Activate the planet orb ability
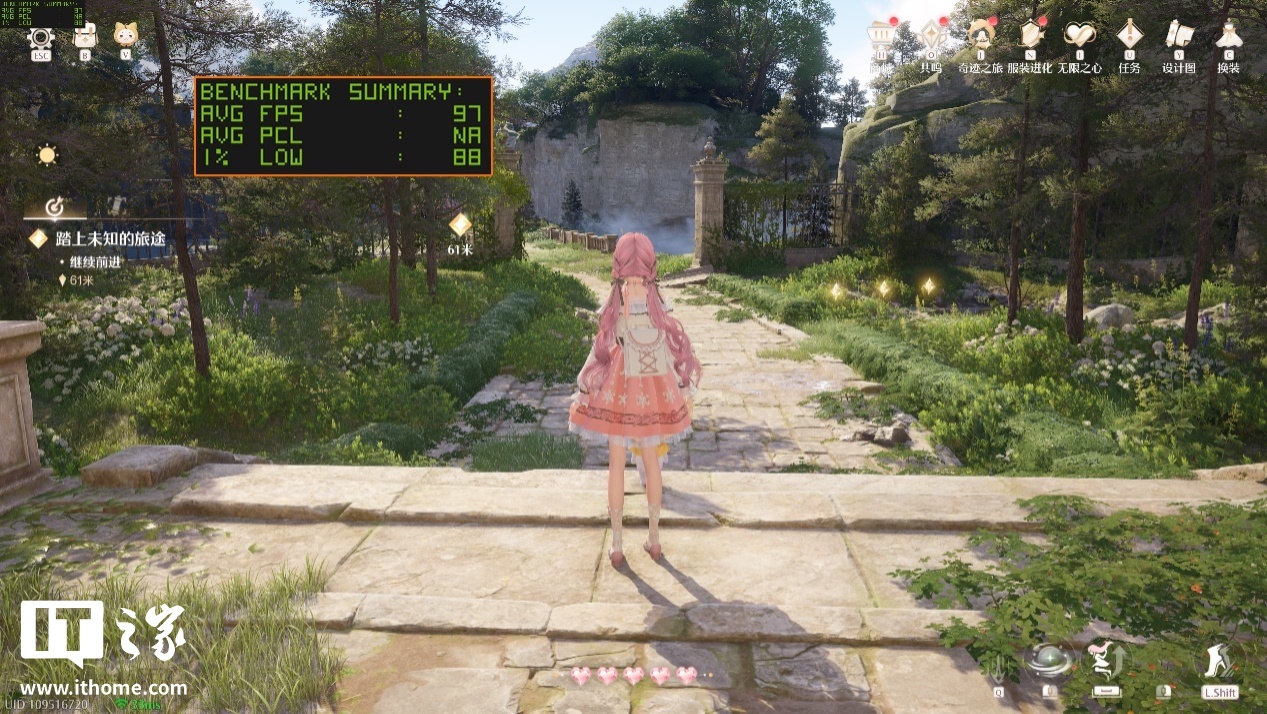The width and height of the screenshot is (1267, 714). [x=1049, y=661]
